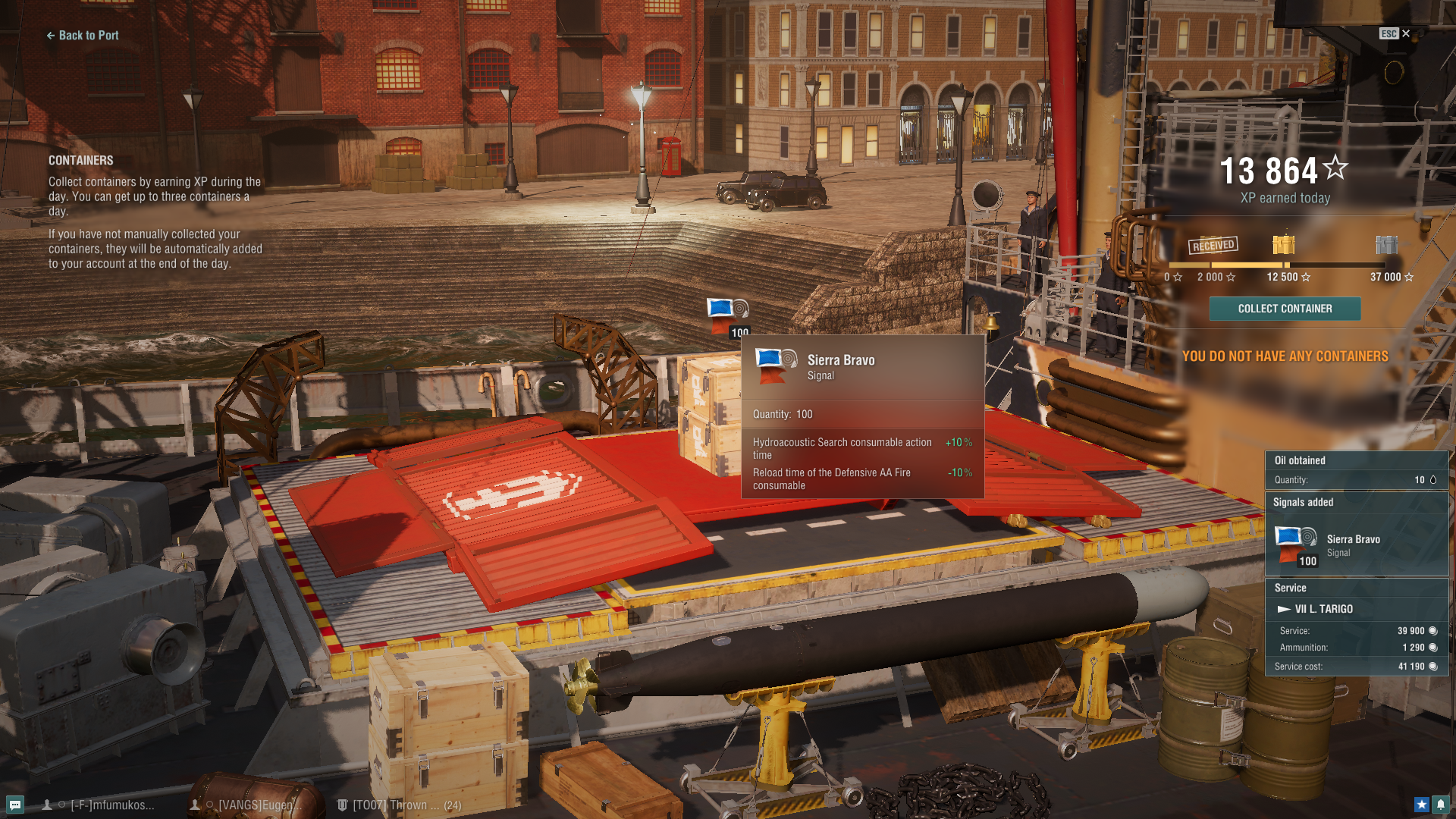Open the [TO07] Thrown clan channel
Screen dimensions: 1456x819
[400, 805]
